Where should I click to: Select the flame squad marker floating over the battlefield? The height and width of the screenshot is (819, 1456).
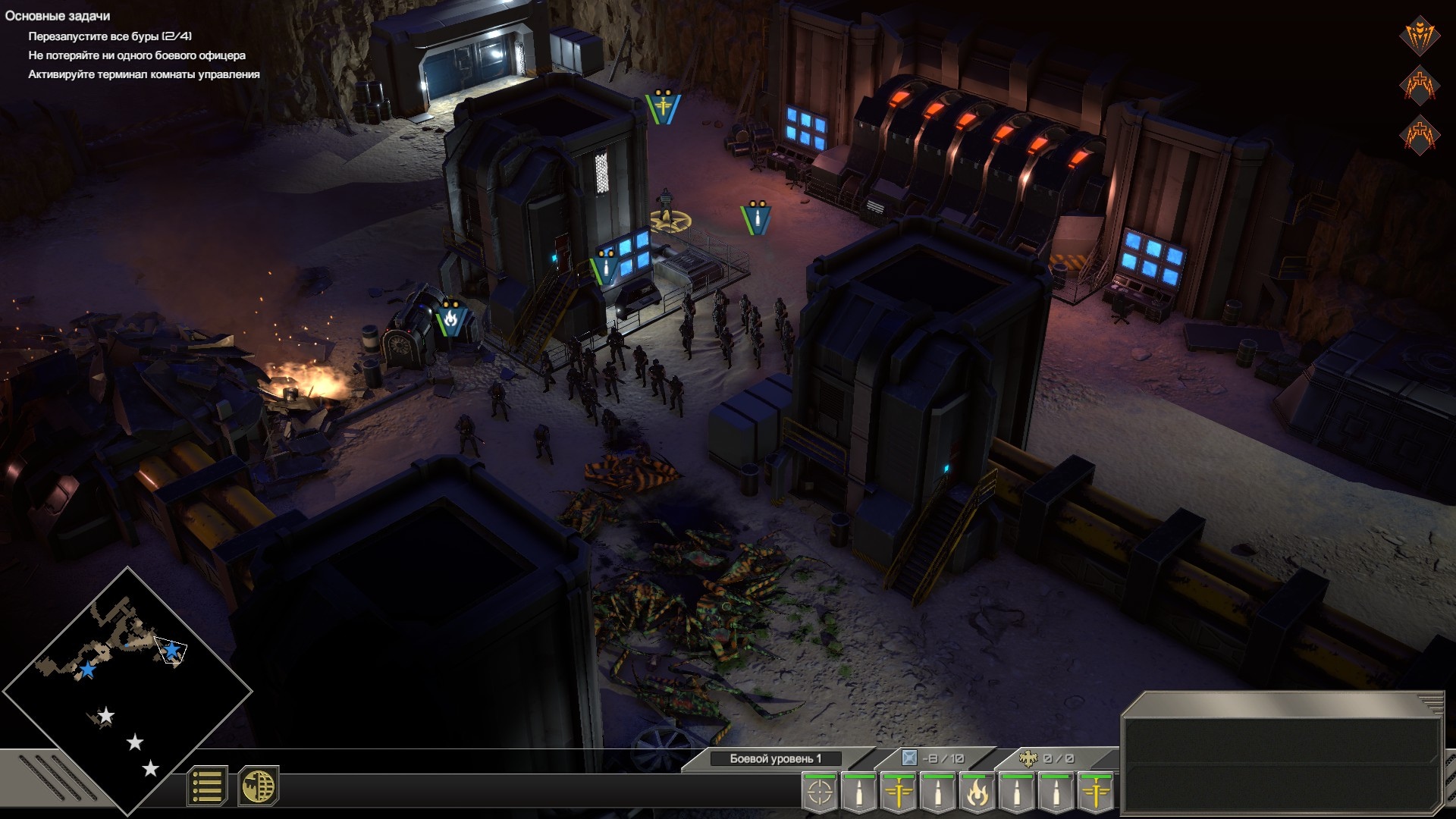pos(450,318)
